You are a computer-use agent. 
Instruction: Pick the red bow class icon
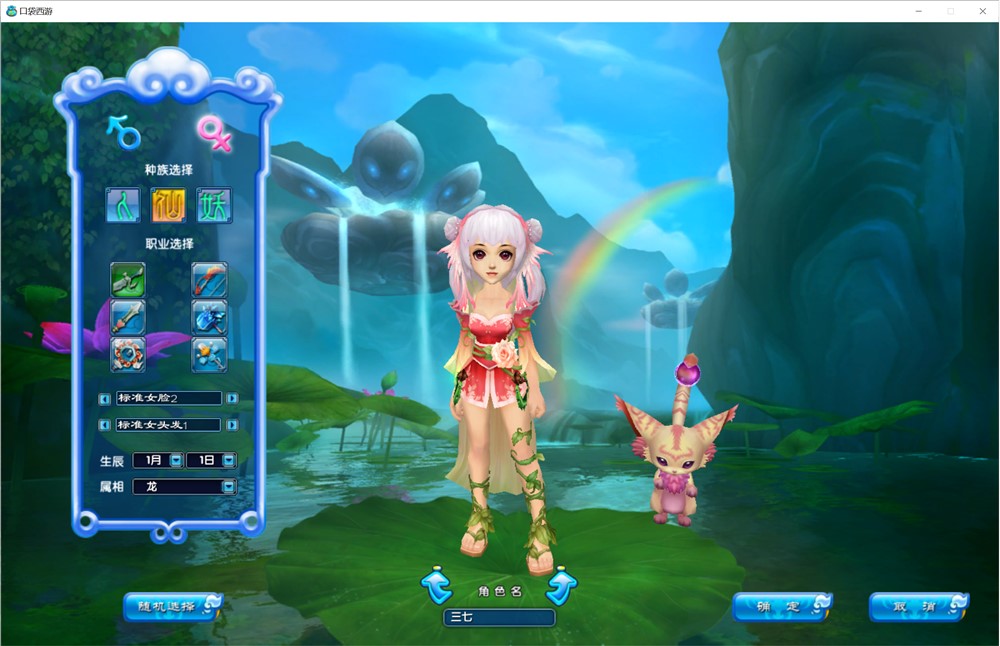click(x=209, y=279)
